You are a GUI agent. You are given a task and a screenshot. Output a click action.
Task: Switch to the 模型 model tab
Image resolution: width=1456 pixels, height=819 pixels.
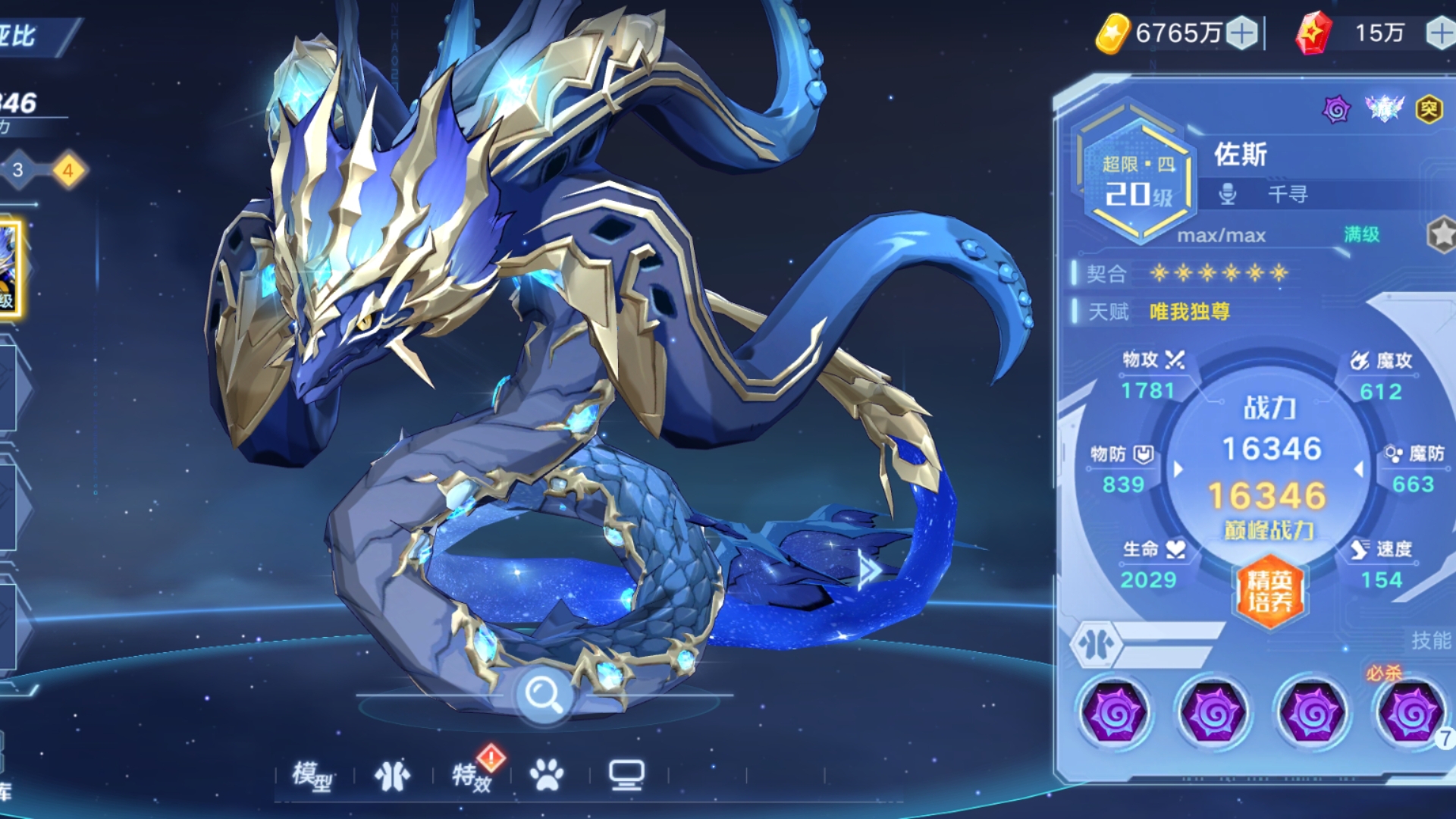point(312,775)
